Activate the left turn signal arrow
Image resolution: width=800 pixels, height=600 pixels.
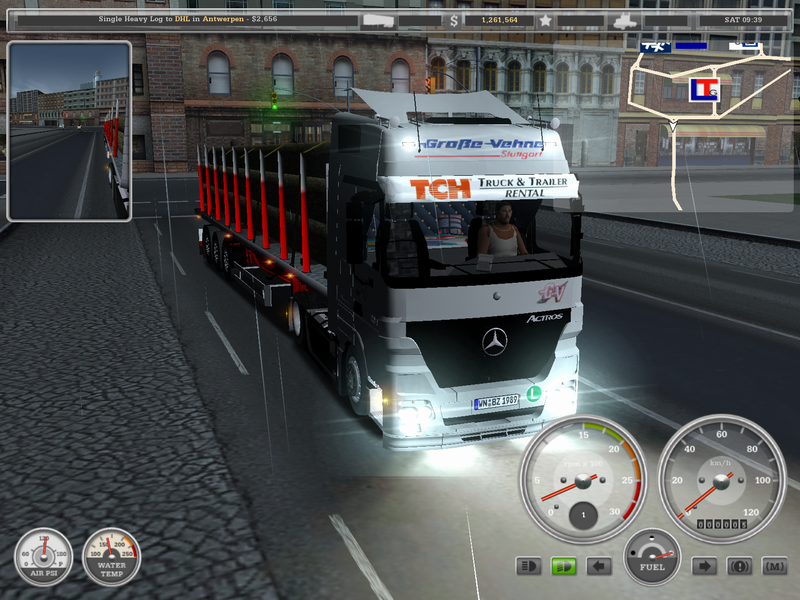click(599, 567)
